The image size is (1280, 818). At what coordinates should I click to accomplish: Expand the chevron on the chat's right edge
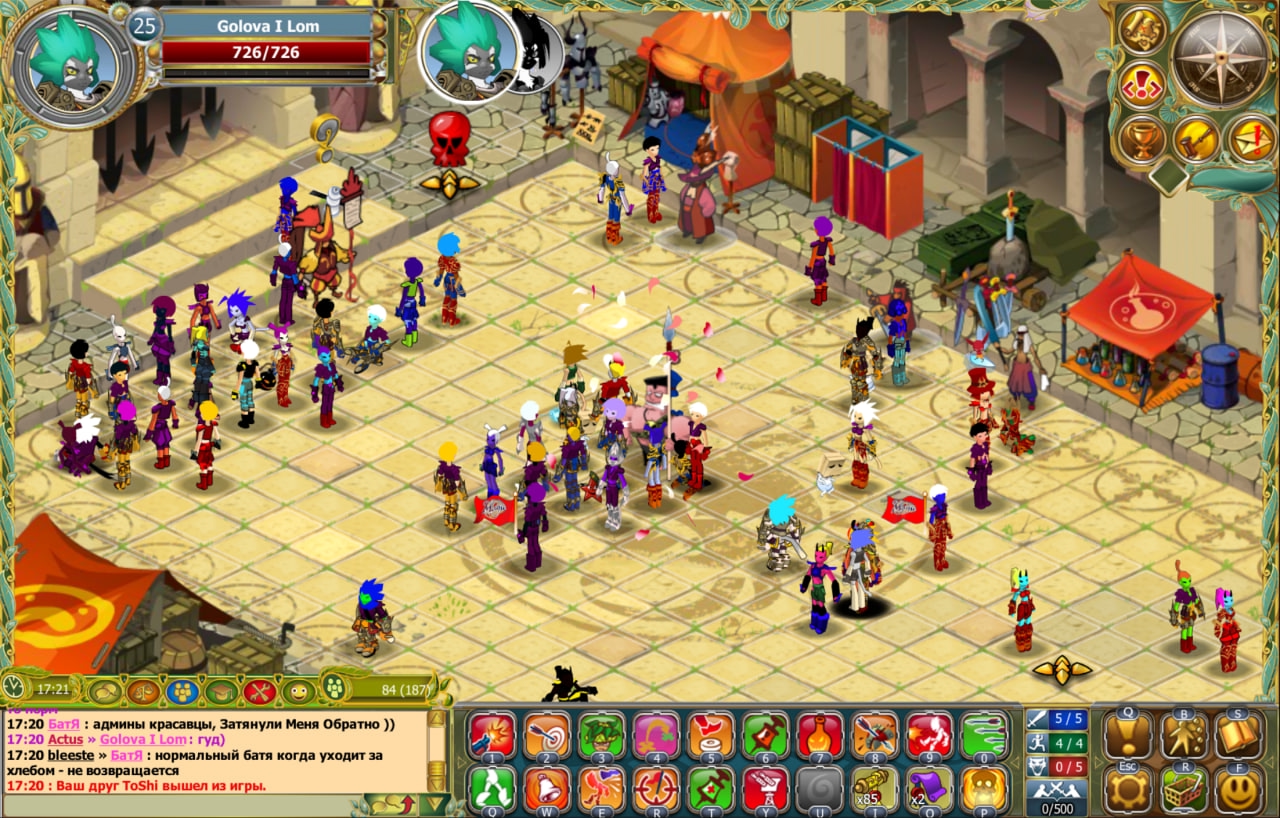(x=462, y=760)
